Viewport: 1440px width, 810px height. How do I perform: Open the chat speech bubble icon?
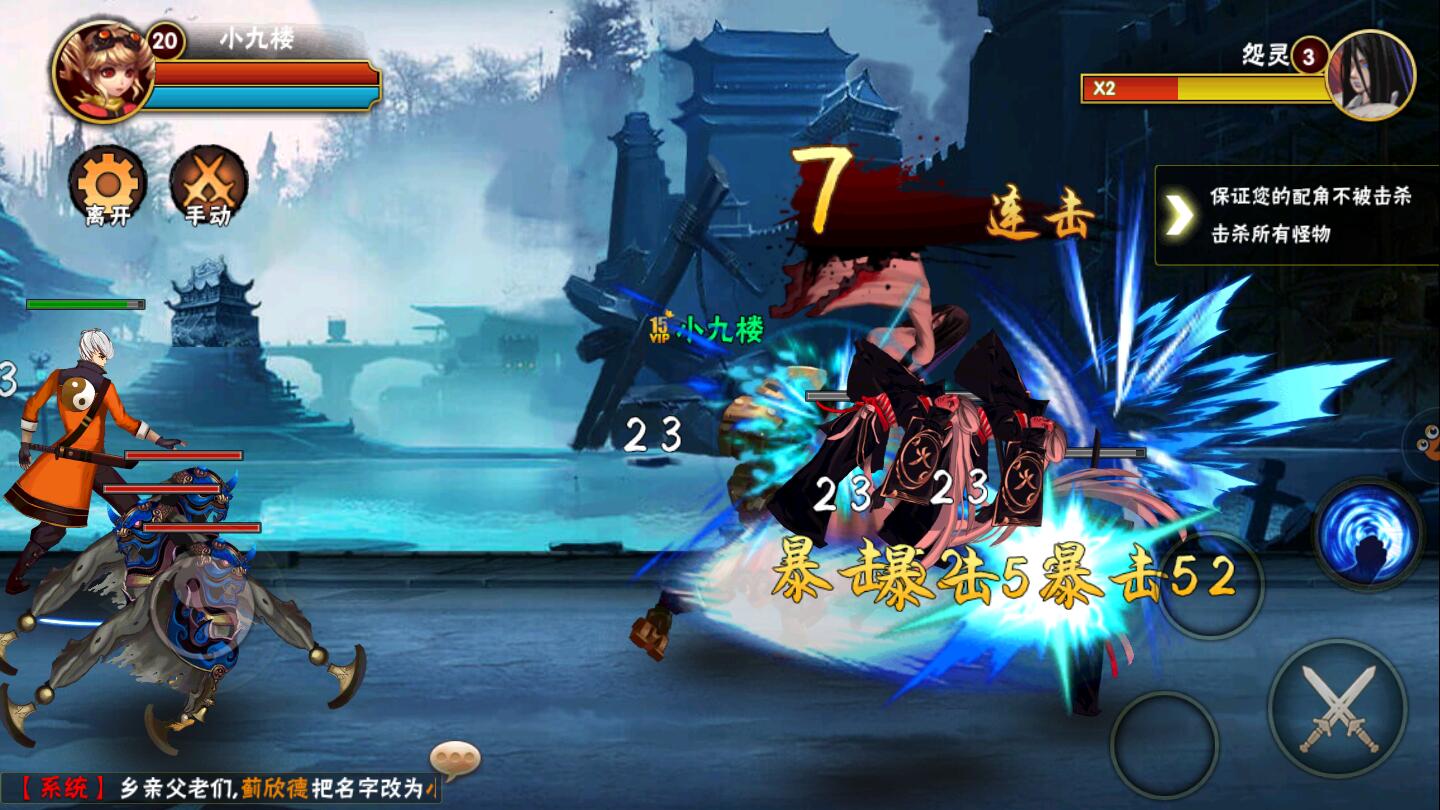tap(455, 759)
